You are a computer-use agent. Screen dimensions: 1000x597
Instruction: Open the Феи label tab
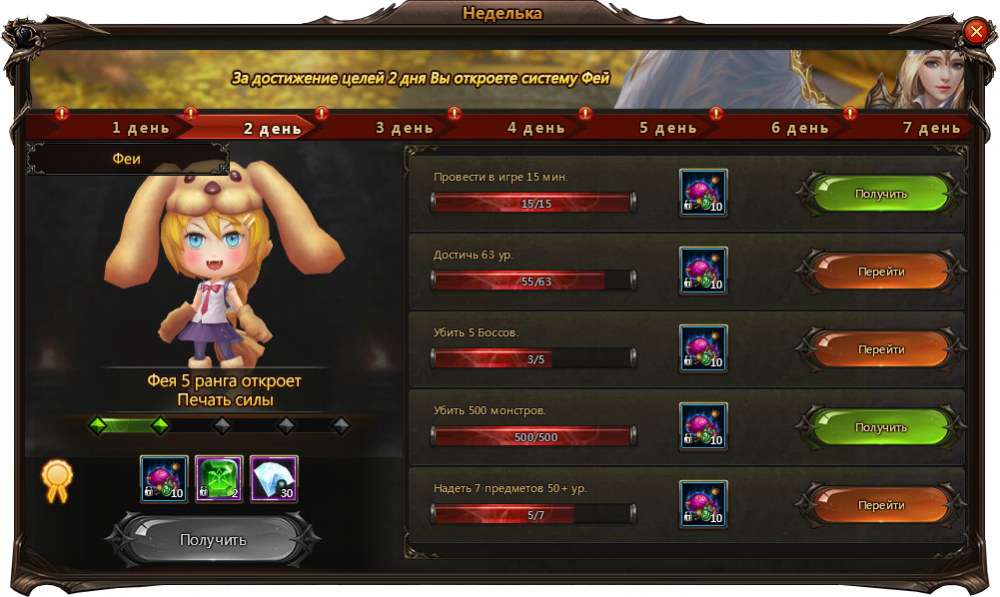(x=127, y=159)
